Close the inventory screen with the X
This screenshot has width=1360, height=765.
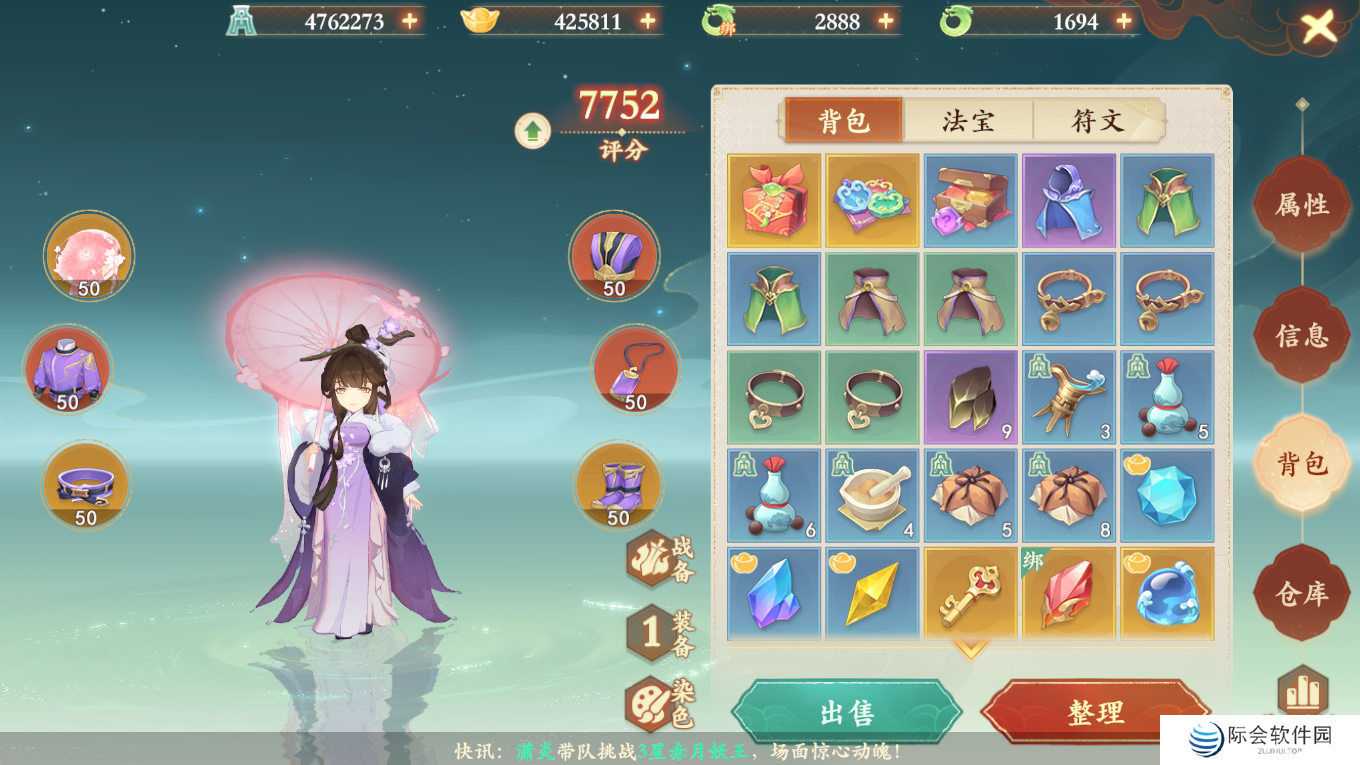(x=1318, y=28)
